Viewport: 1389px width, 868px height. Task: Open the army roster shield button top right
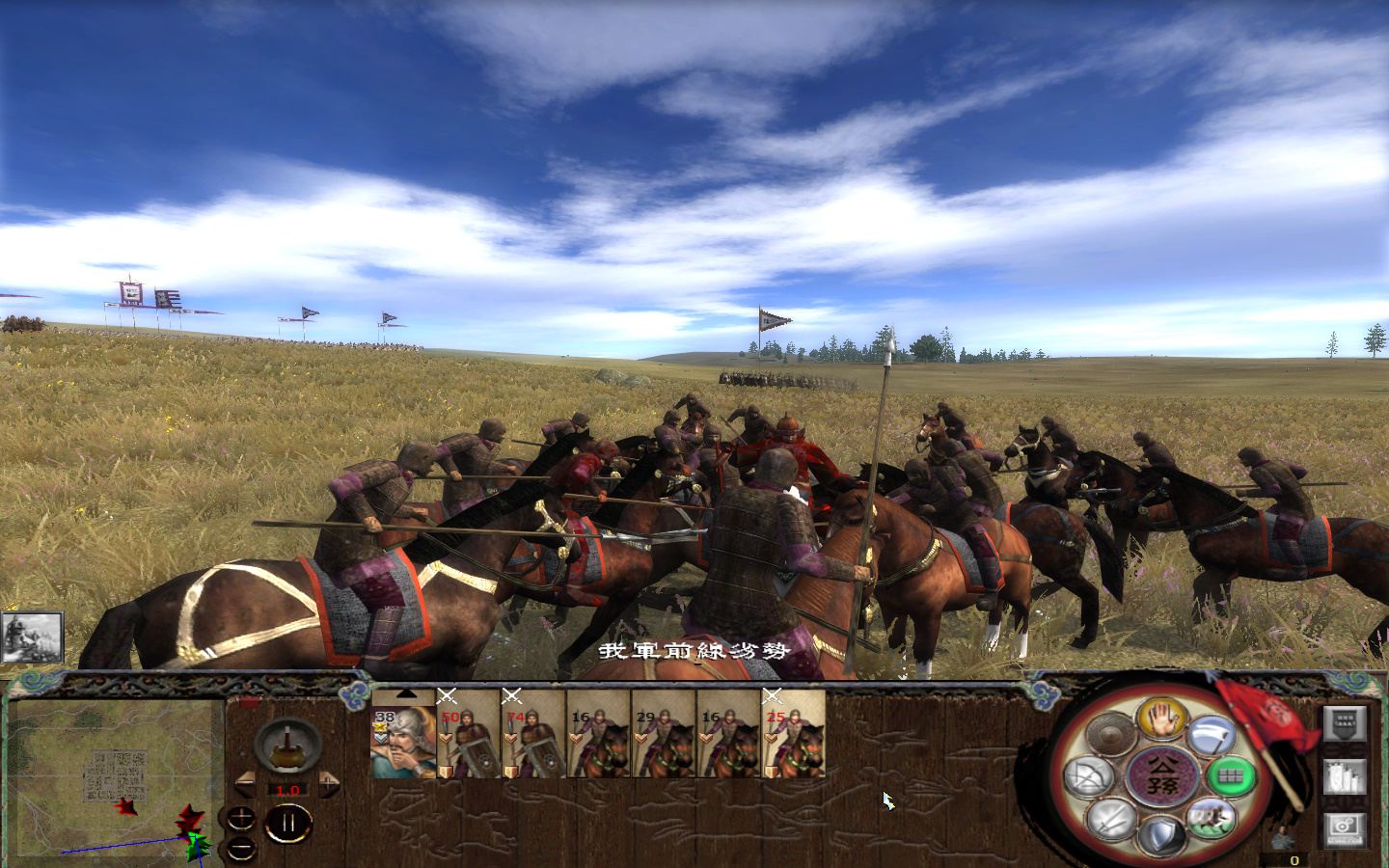tap(1345, 723)
